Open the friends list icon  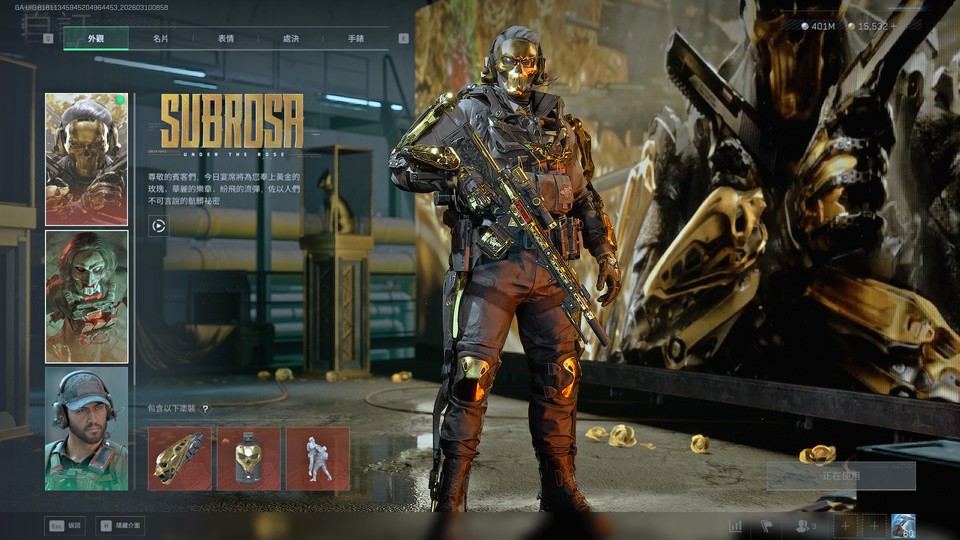(805, 526)
